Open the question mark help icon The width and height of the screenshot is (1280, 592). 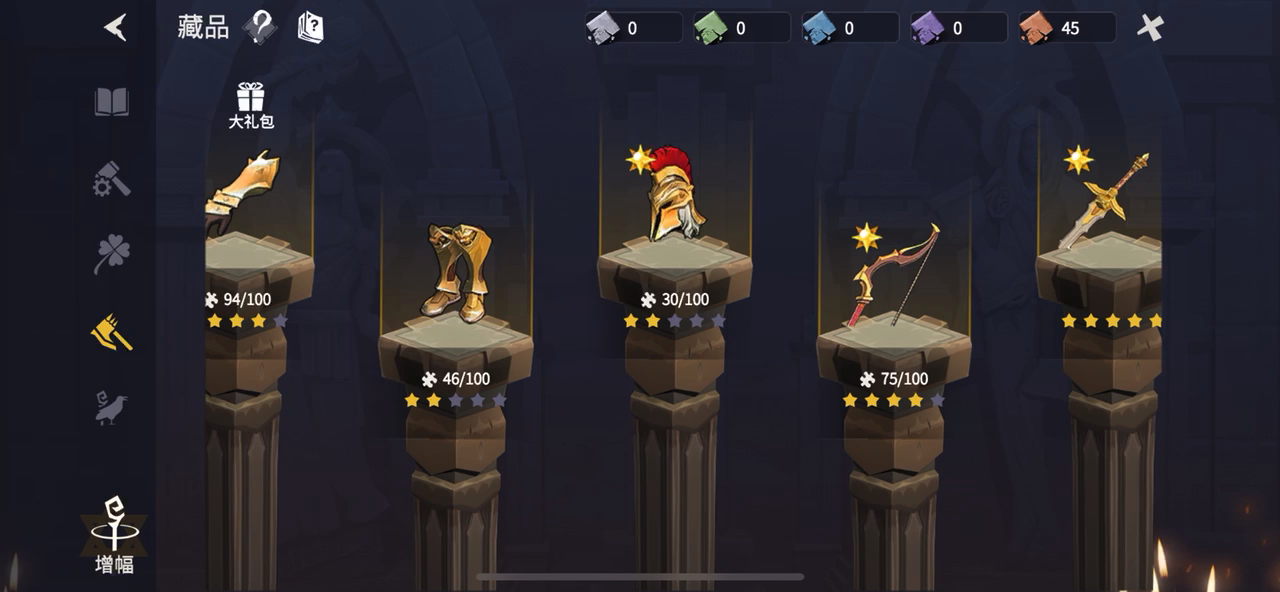coord(260,27)
